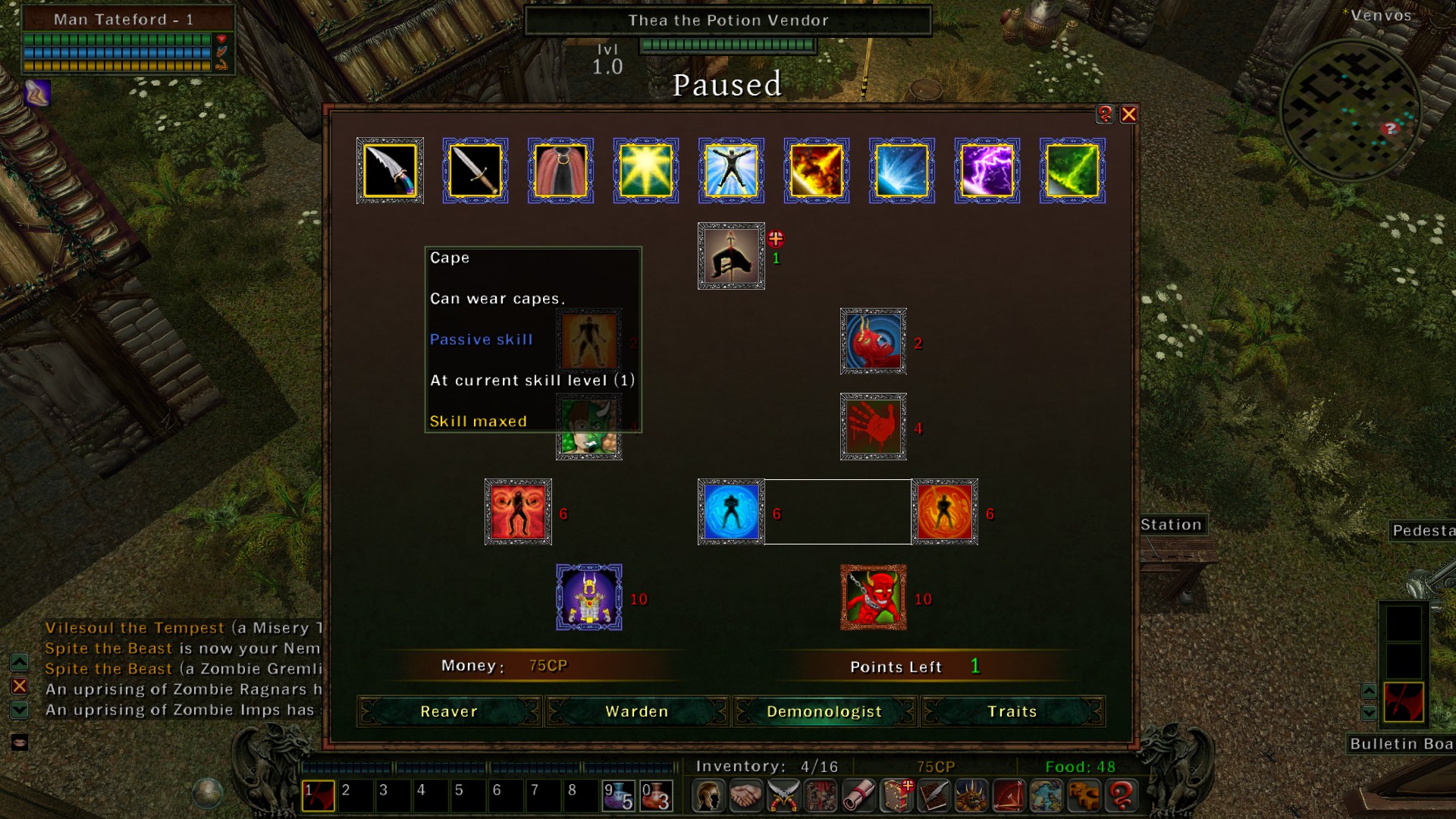Screen dimensions: 1456x819
Task: Add a point with the red plus button
Action: click(775, 239)
